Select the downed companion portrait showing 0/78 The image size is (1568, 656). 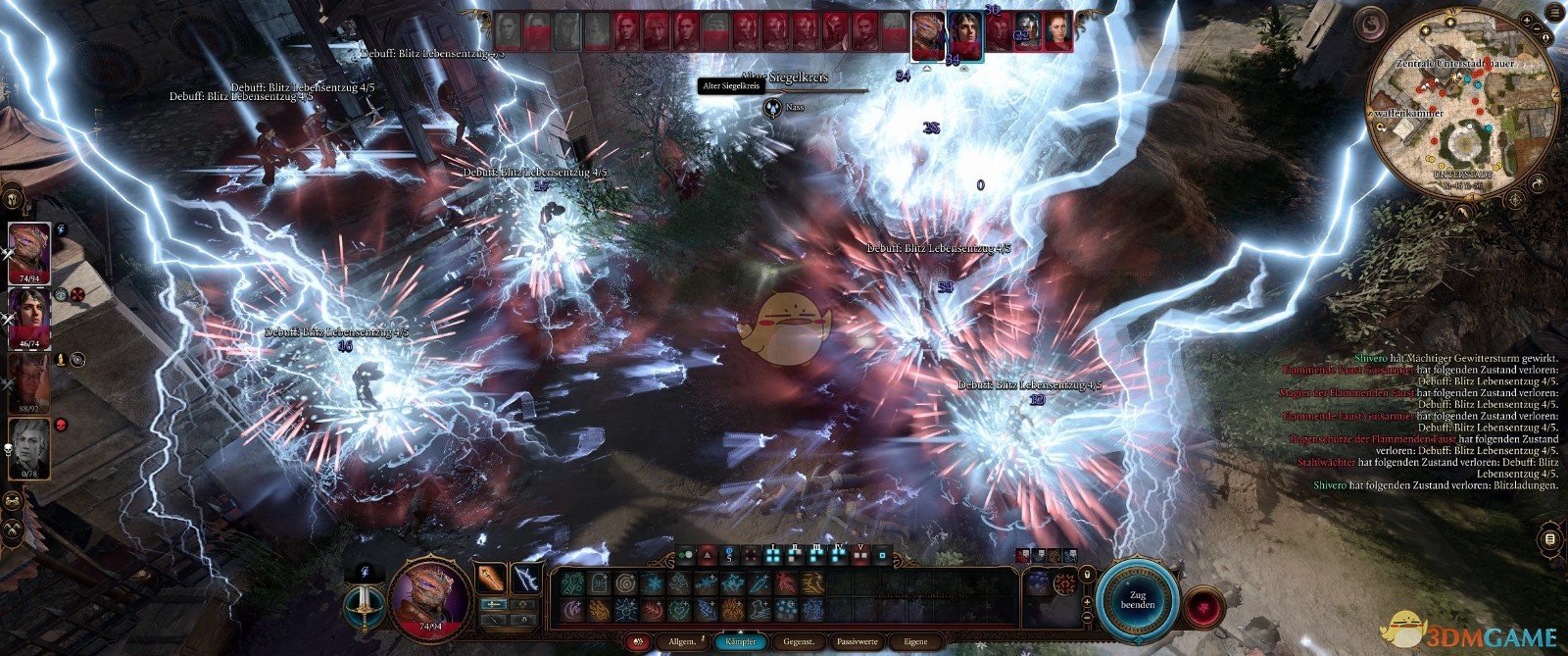29,448
